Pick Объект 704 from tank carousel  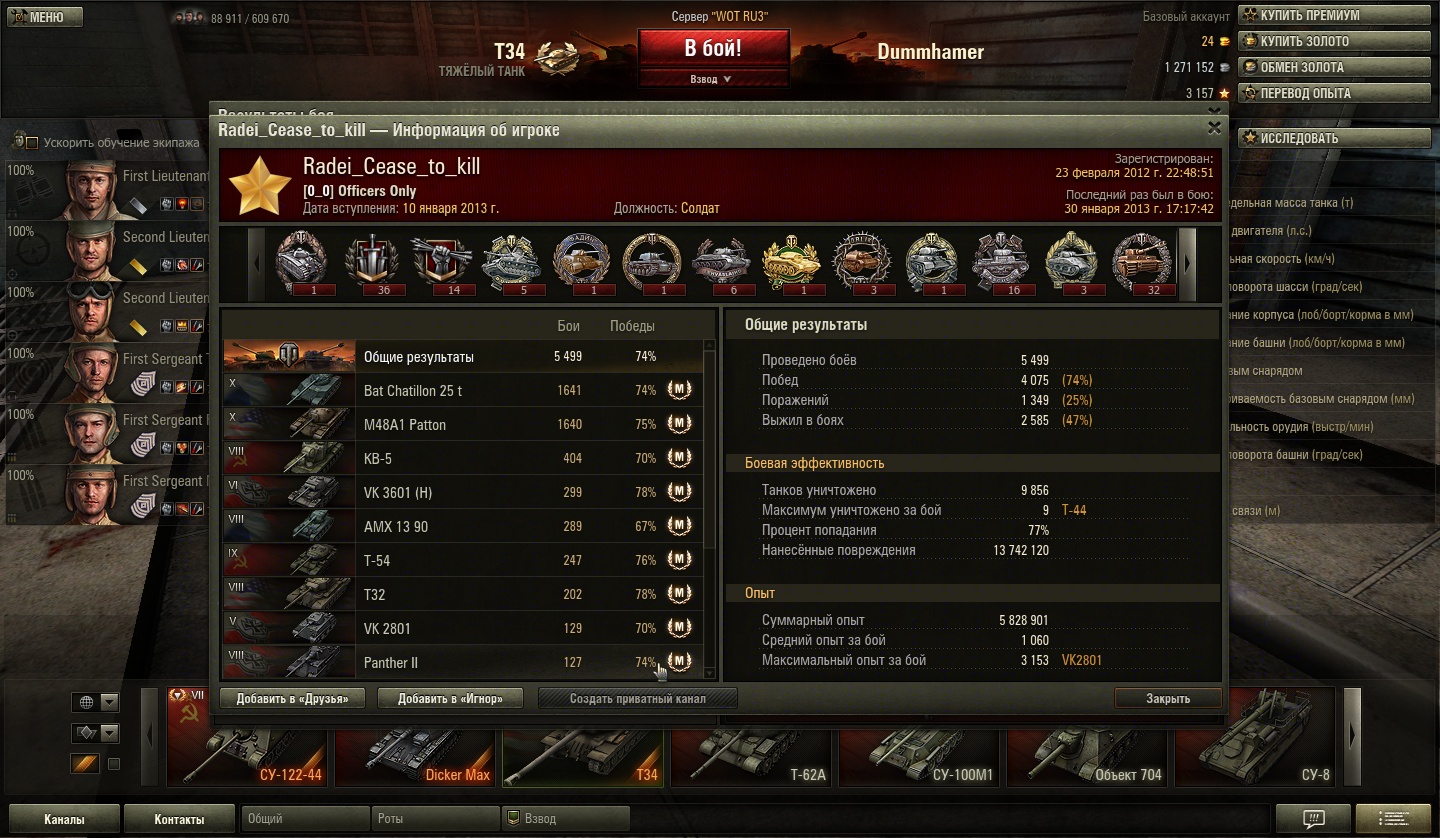click(x=1089, y=748)
